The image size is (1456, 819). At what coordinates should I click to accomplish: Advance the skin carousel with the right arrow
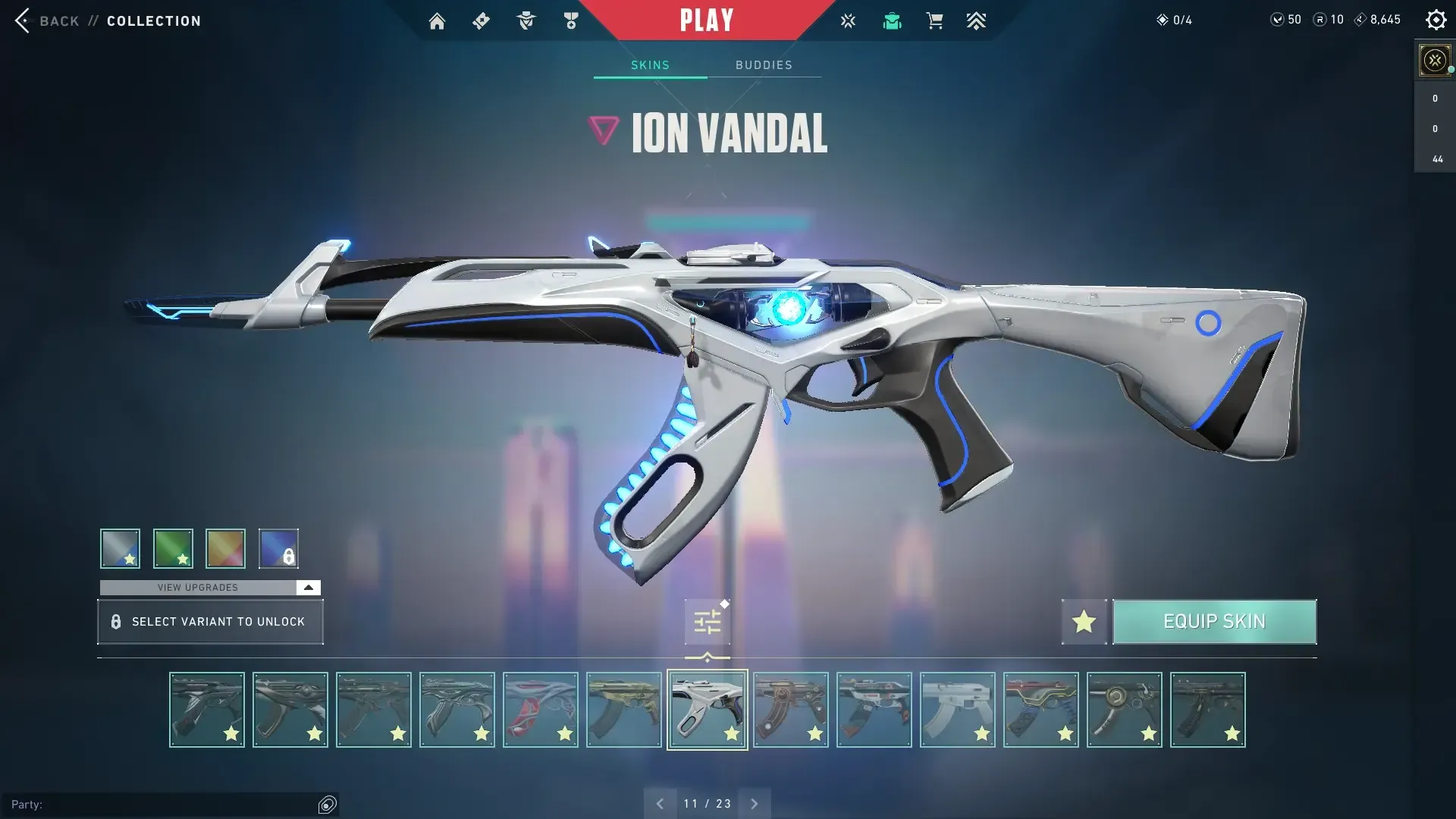click(x=755, y=802)
